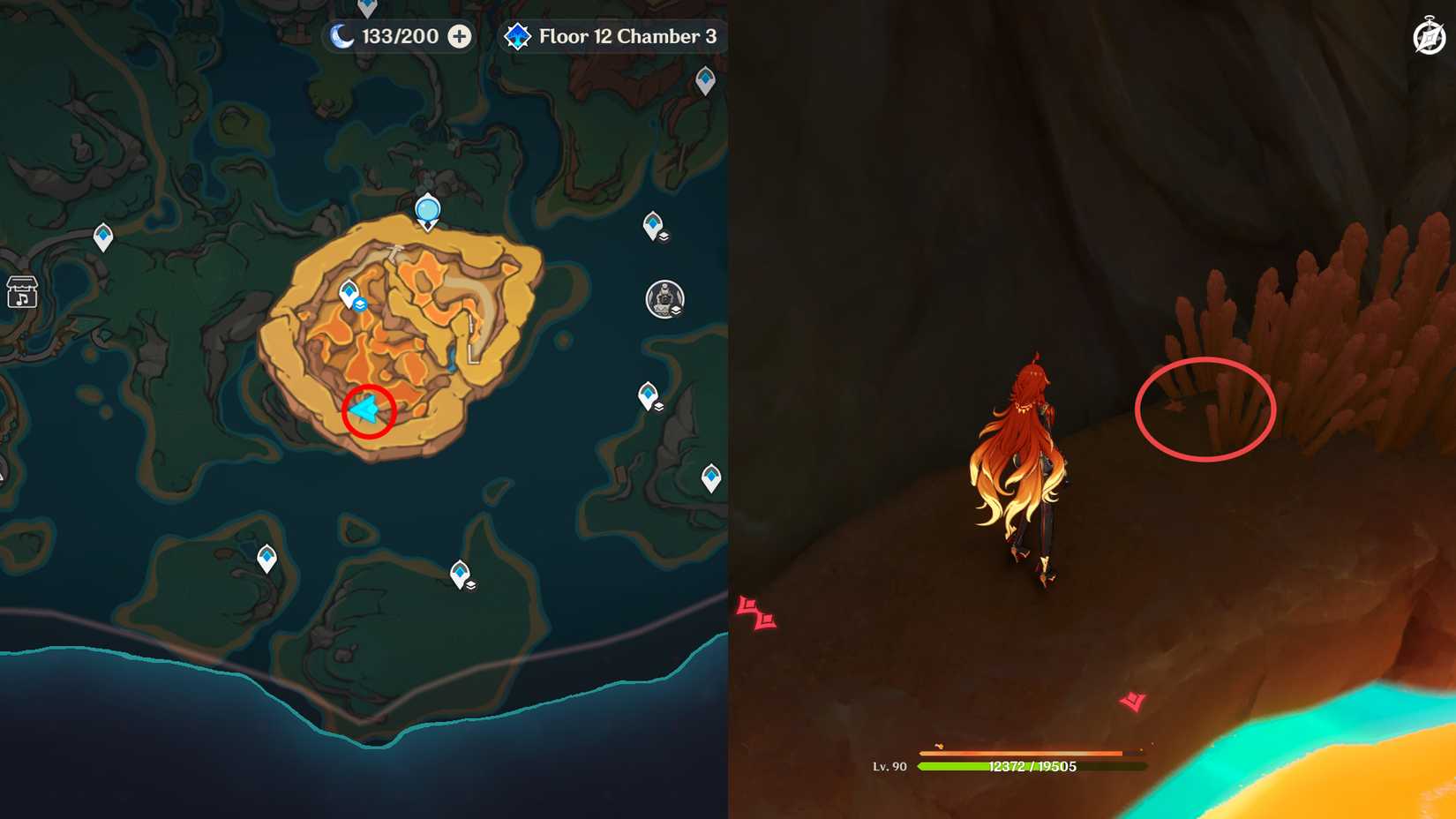Toggle the layer switcher near the top-right waypoint
This screenshot has height=819, width=1456.
click(663, 236)
